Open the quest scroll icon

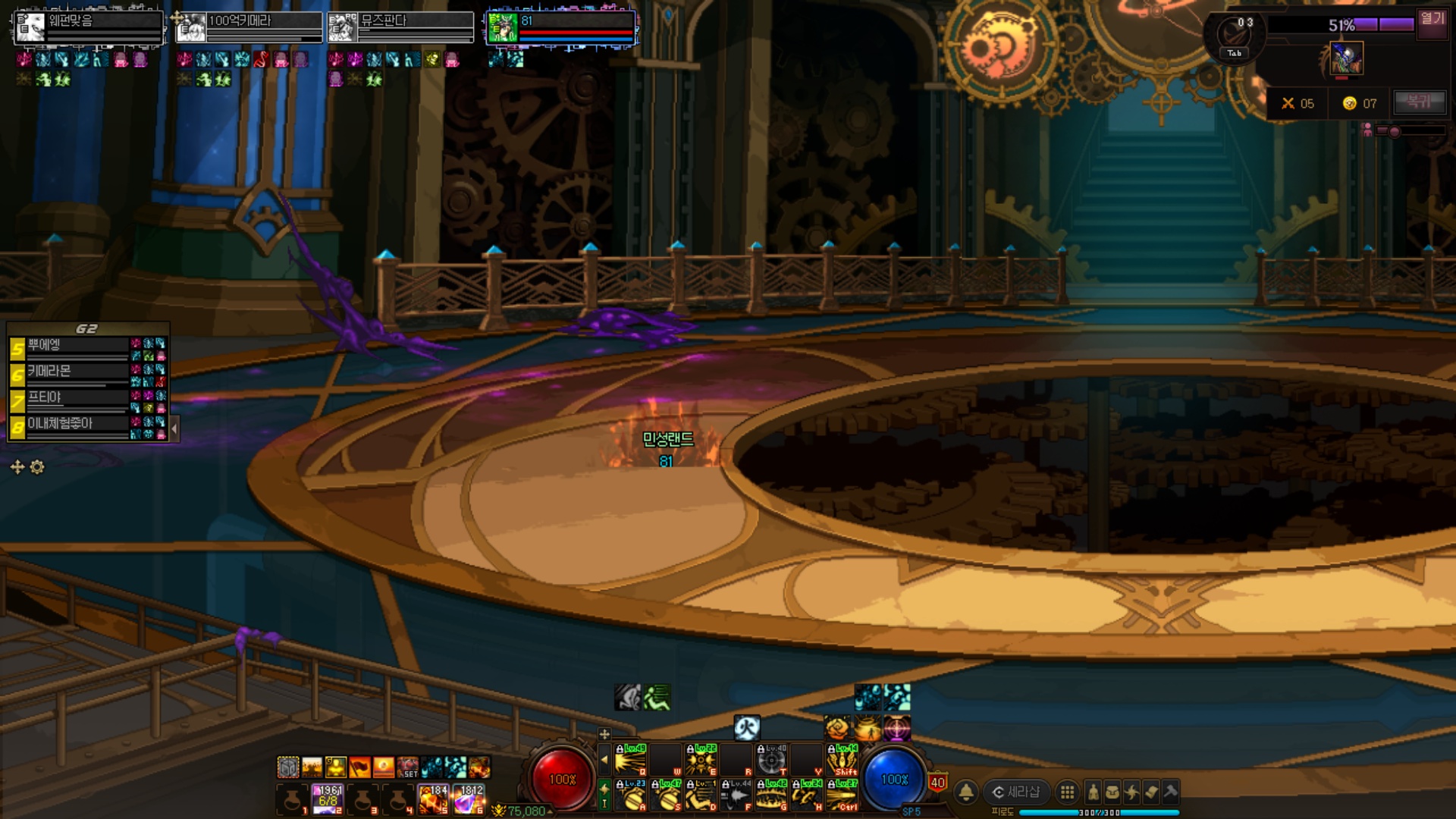(x=1151, y=792)
